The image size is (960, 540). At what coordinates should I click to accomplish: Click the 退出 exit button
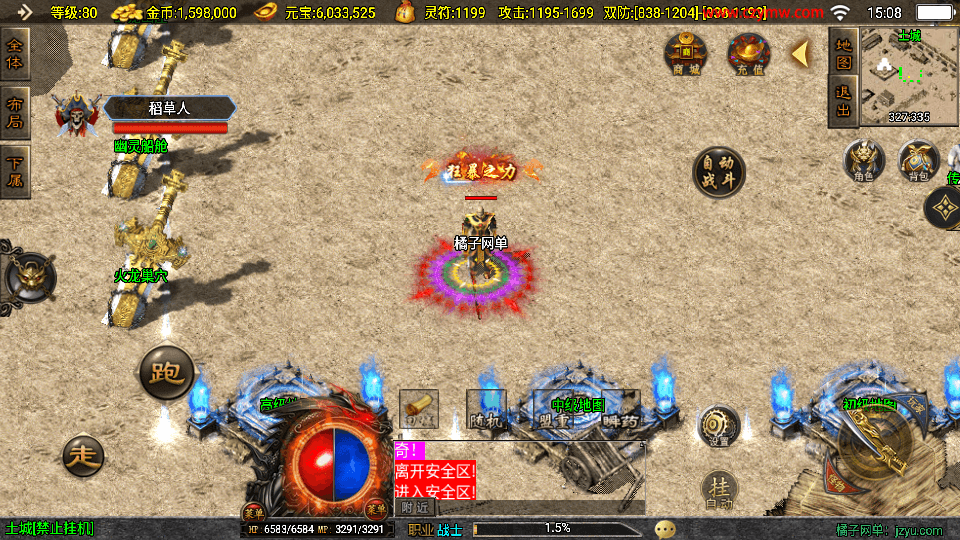[x=843, y=102]
